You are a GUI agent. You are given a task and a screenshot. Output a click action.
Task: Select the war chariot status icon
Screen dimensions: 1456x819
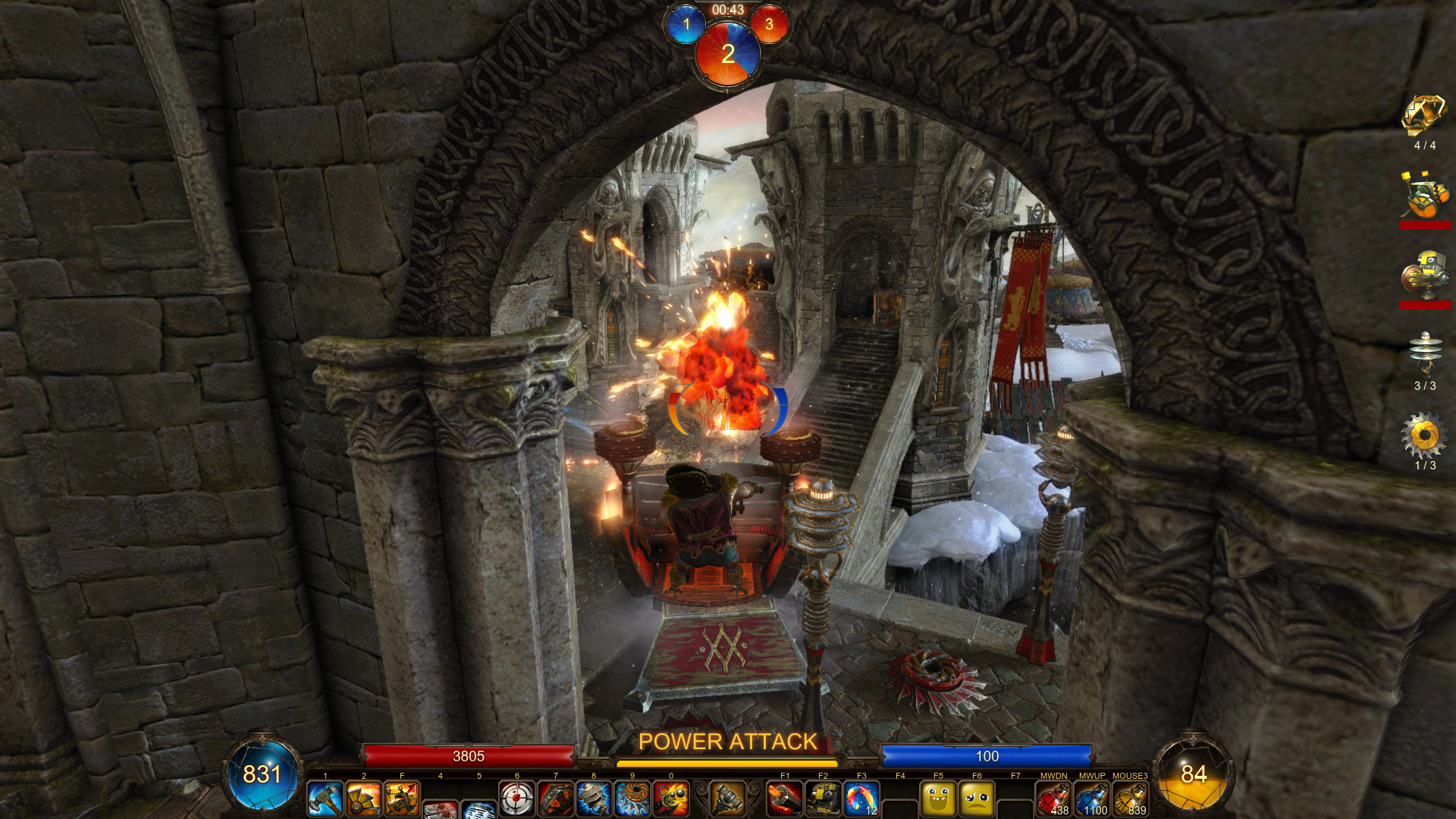[x=1424, y=196]
